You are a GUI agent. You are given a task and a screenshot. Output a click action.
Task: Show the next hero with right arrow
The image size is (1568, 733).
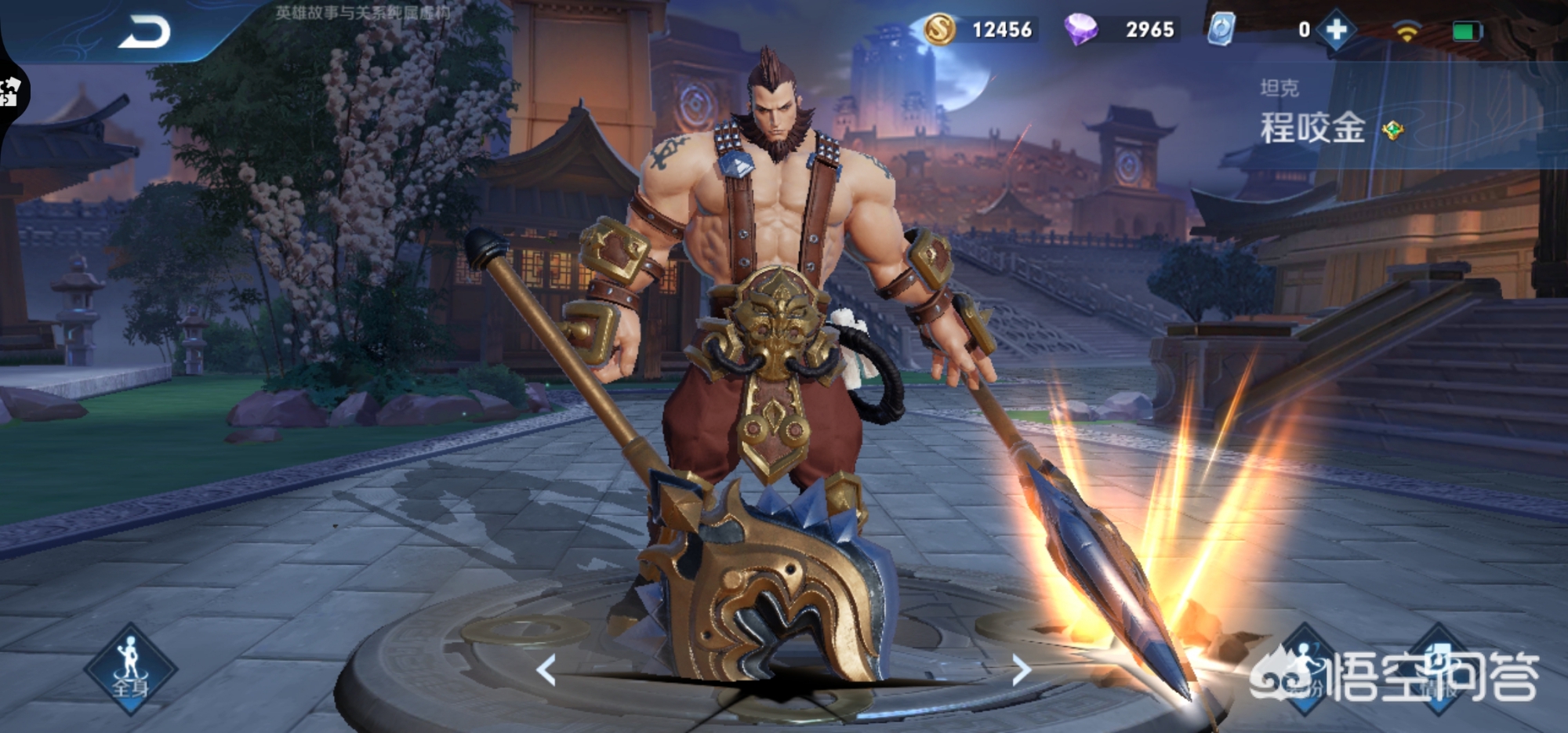point(1021,670)
